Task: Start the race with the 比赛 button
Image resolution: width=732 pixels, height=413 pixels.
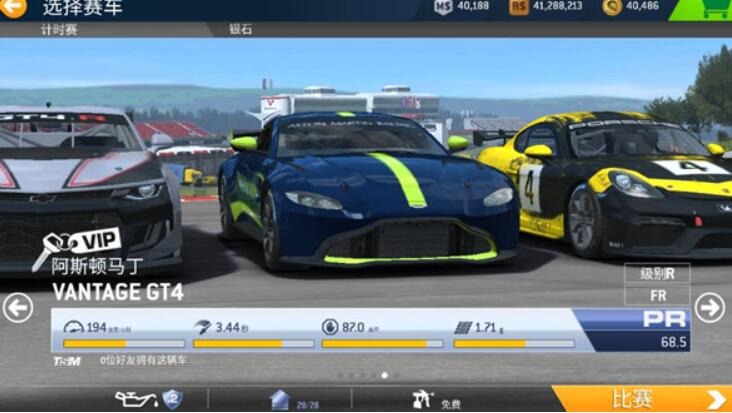Action: click(642, 399)
